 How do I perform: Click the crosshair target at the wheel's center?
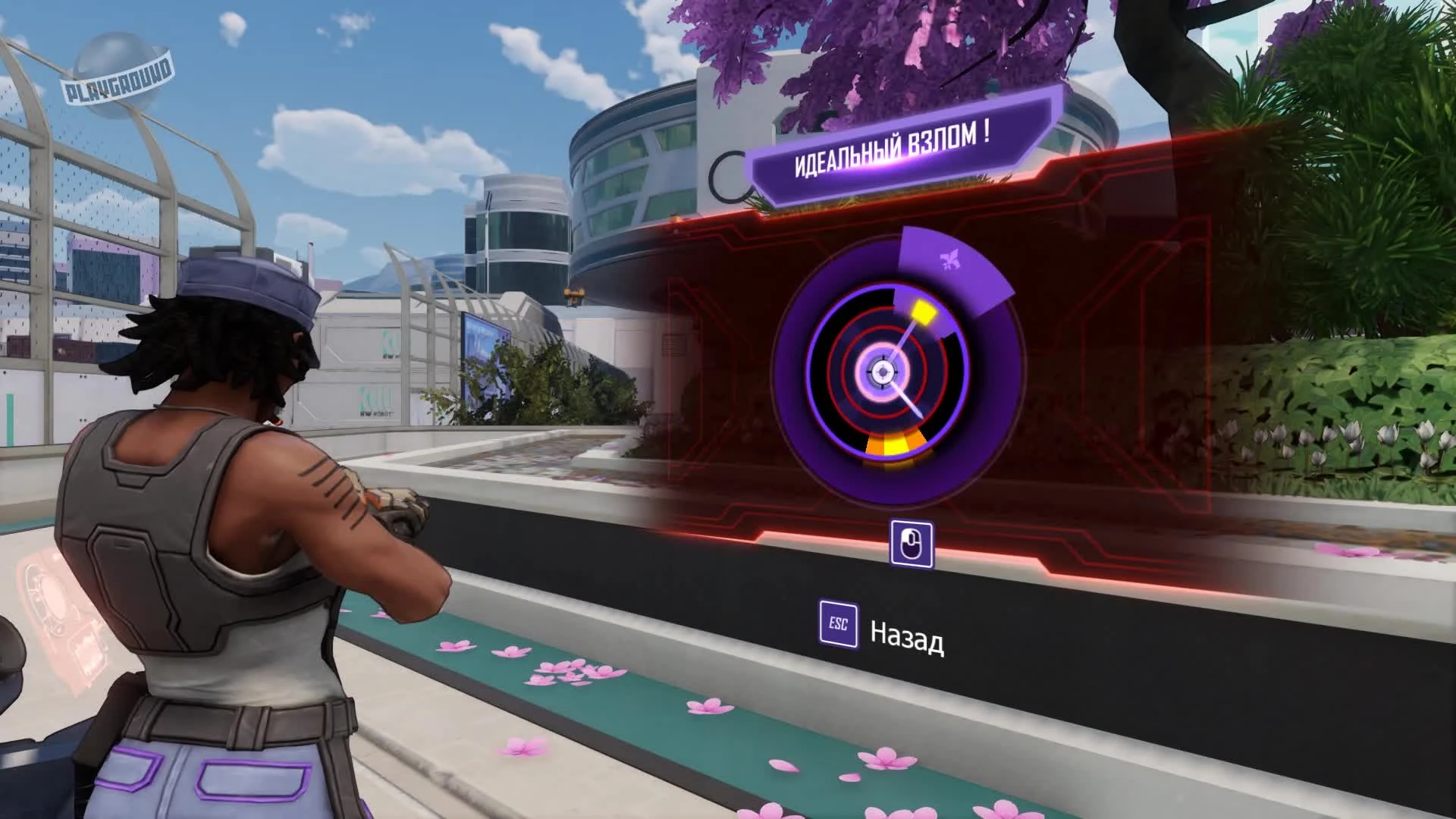click(882, 372)
